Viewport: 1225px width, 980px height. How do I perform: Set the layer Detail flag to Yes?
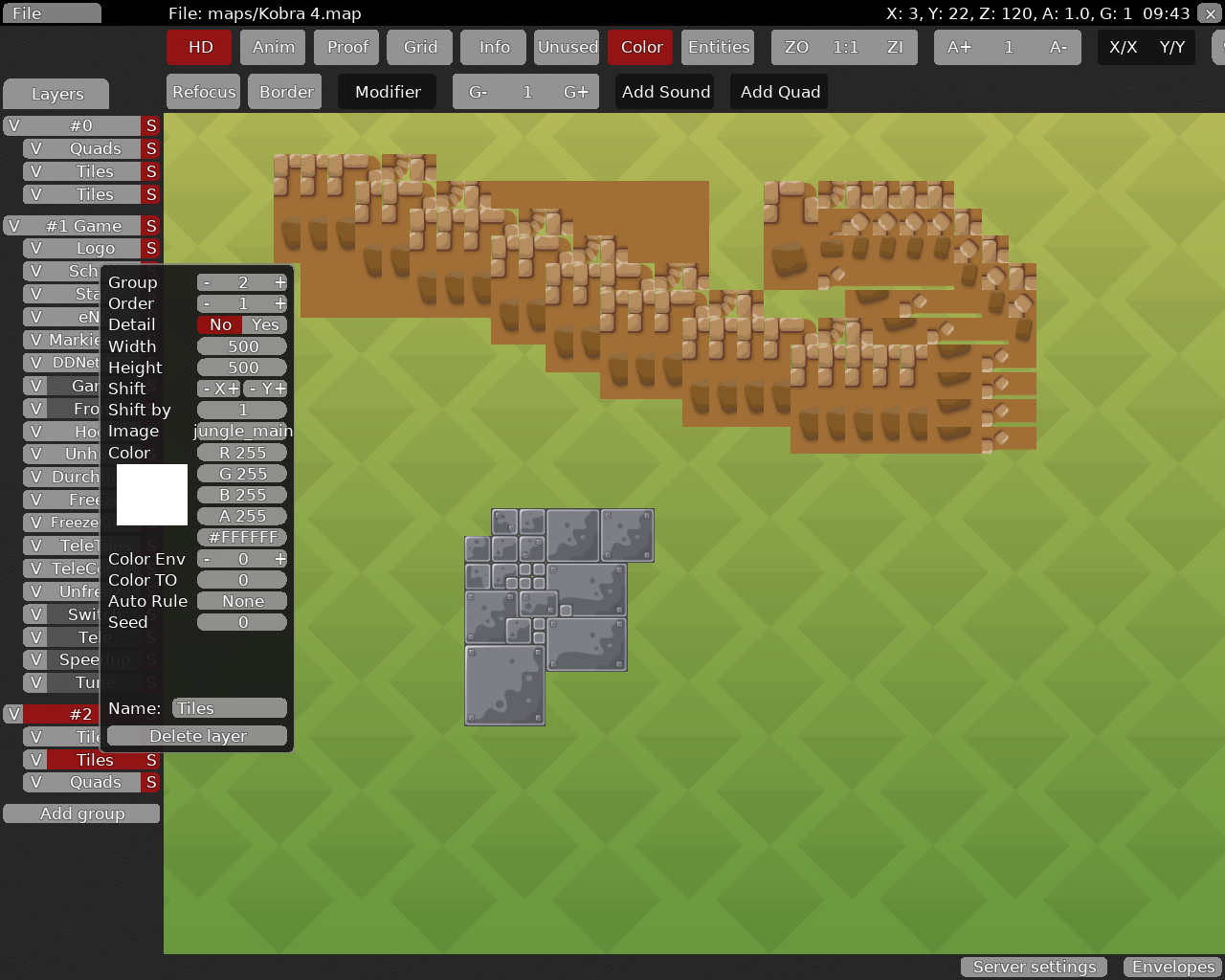point(263,324)
